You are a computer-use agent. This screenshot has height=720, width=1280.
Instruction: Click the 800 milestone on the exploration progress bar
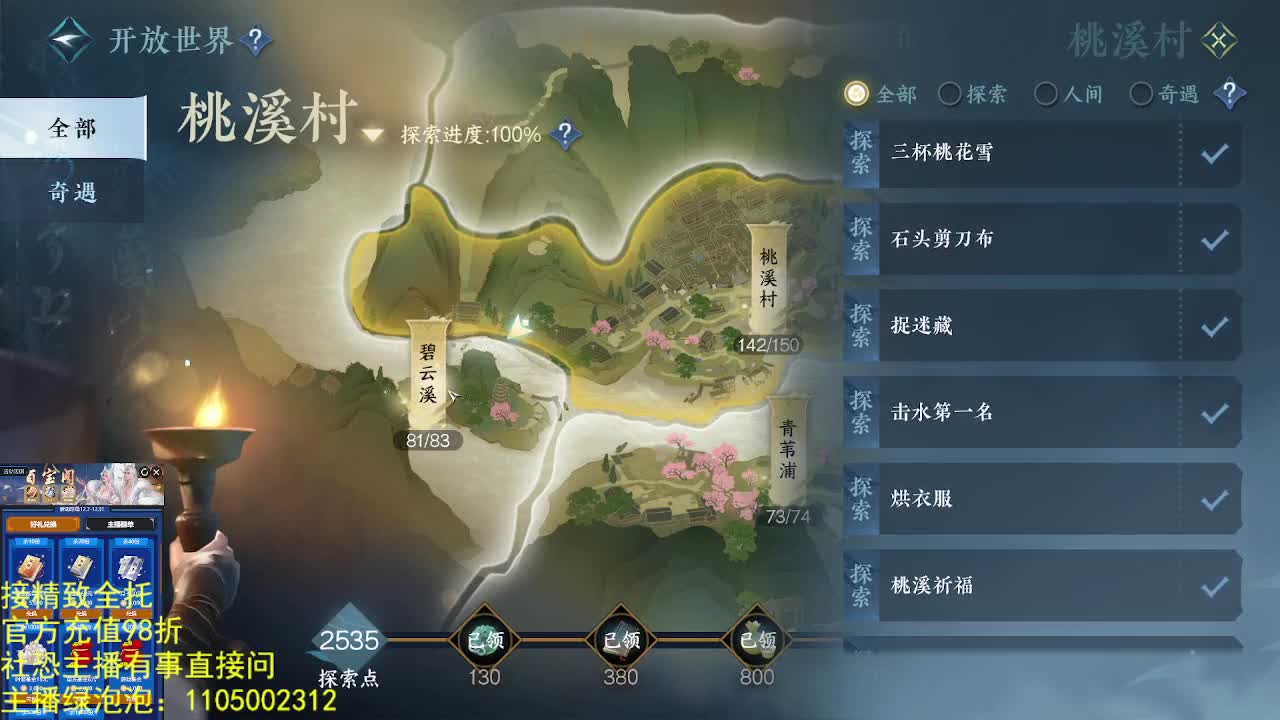point(756,637)
